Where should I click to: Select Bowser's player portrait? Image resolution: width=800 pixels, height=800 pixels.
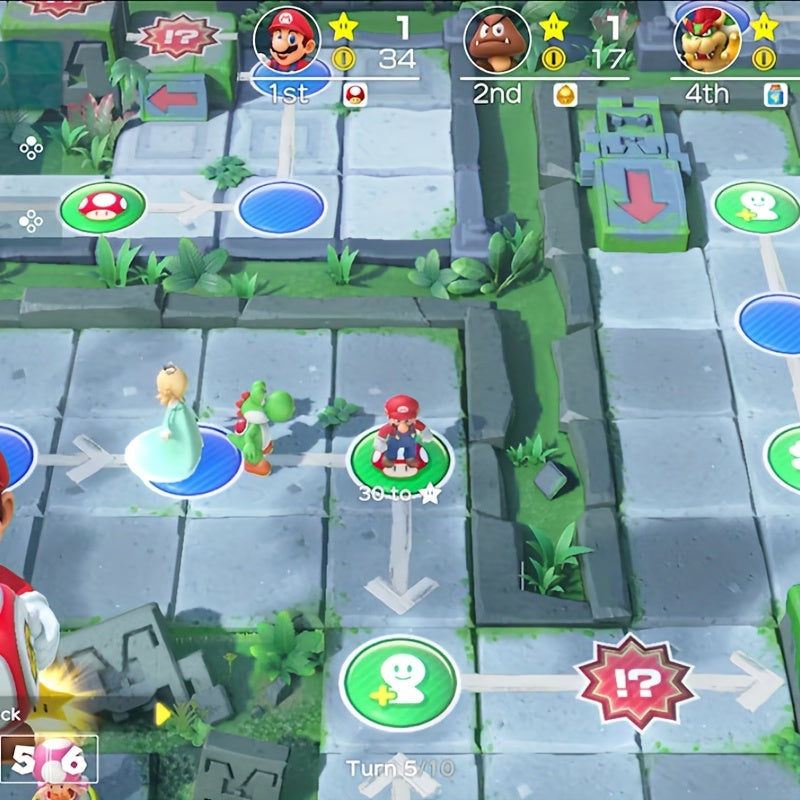tap(707, 39)
